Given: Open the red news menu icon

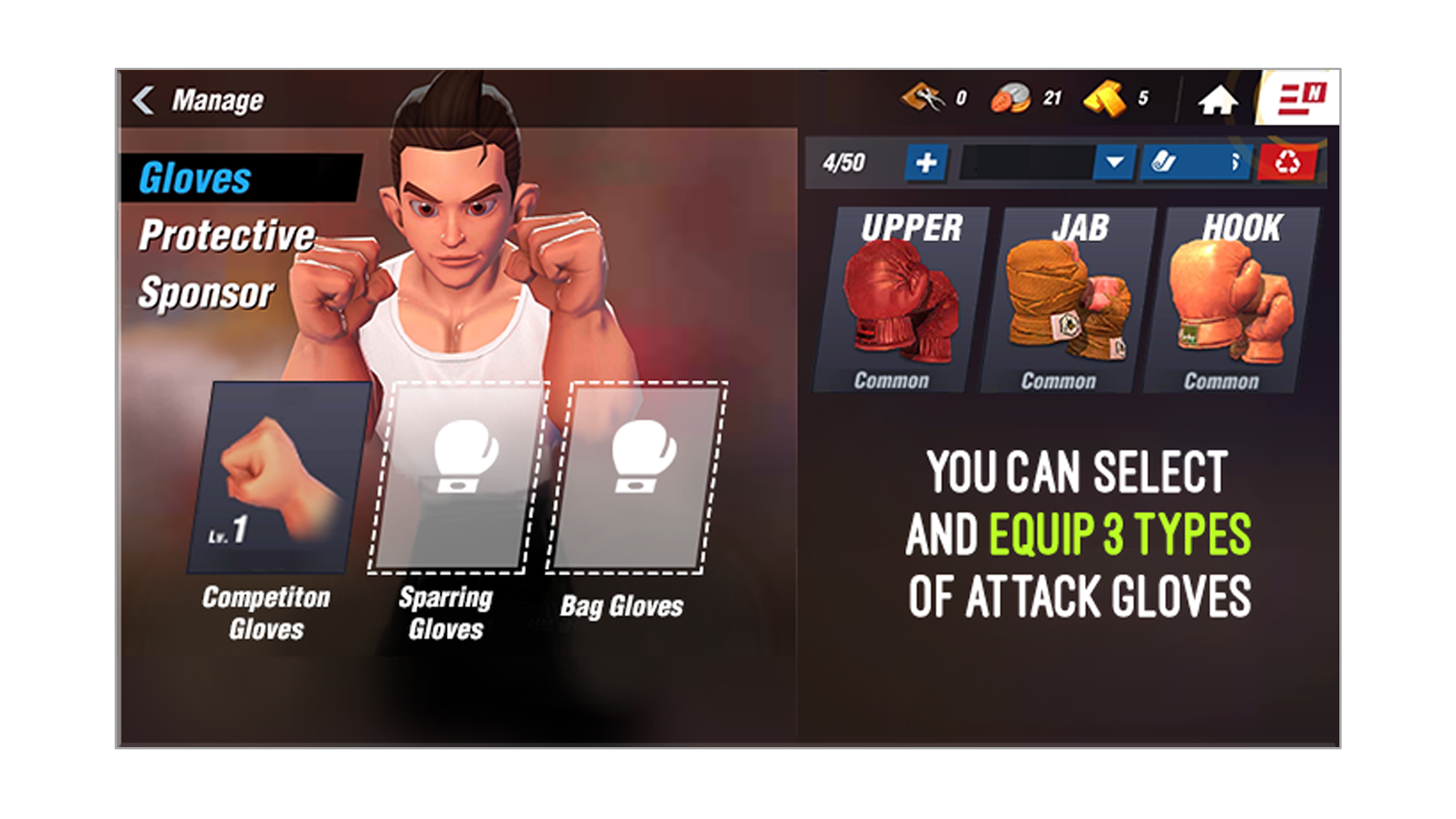Looking at the screenshot, I should [x=1299, y=99].
